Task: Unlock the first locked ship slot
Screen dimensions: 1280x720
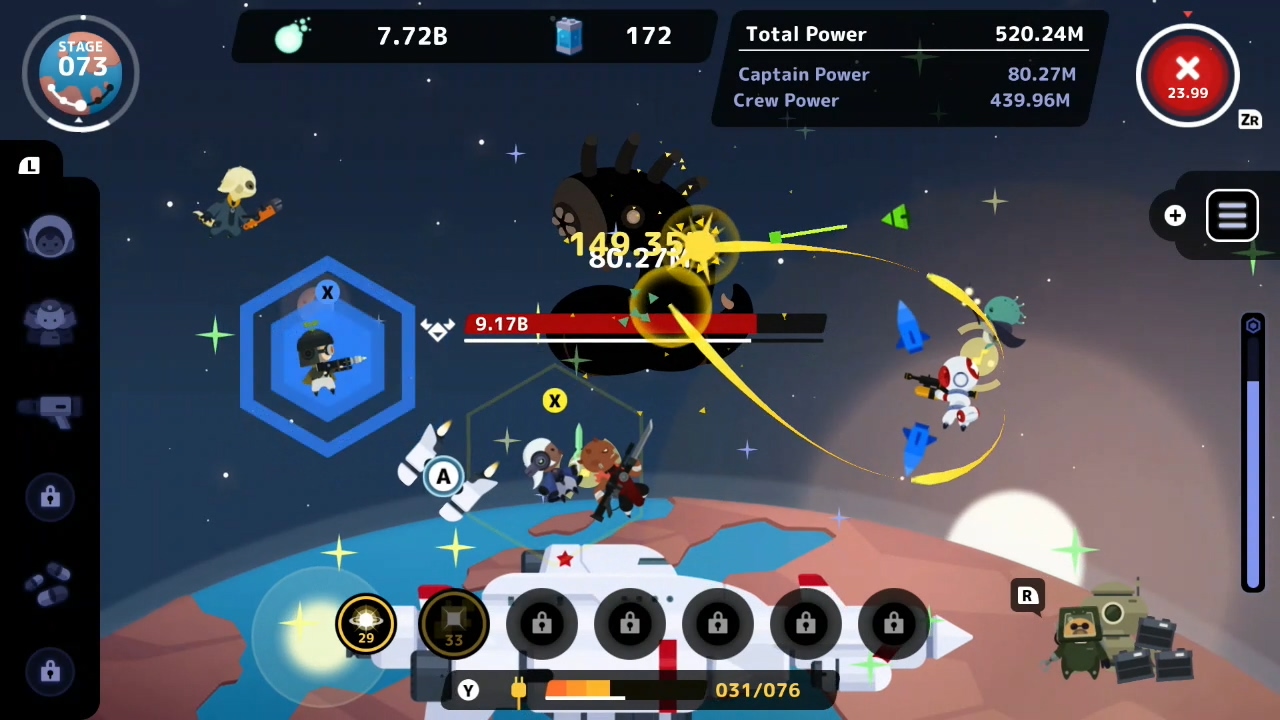Action: [541, 623]
